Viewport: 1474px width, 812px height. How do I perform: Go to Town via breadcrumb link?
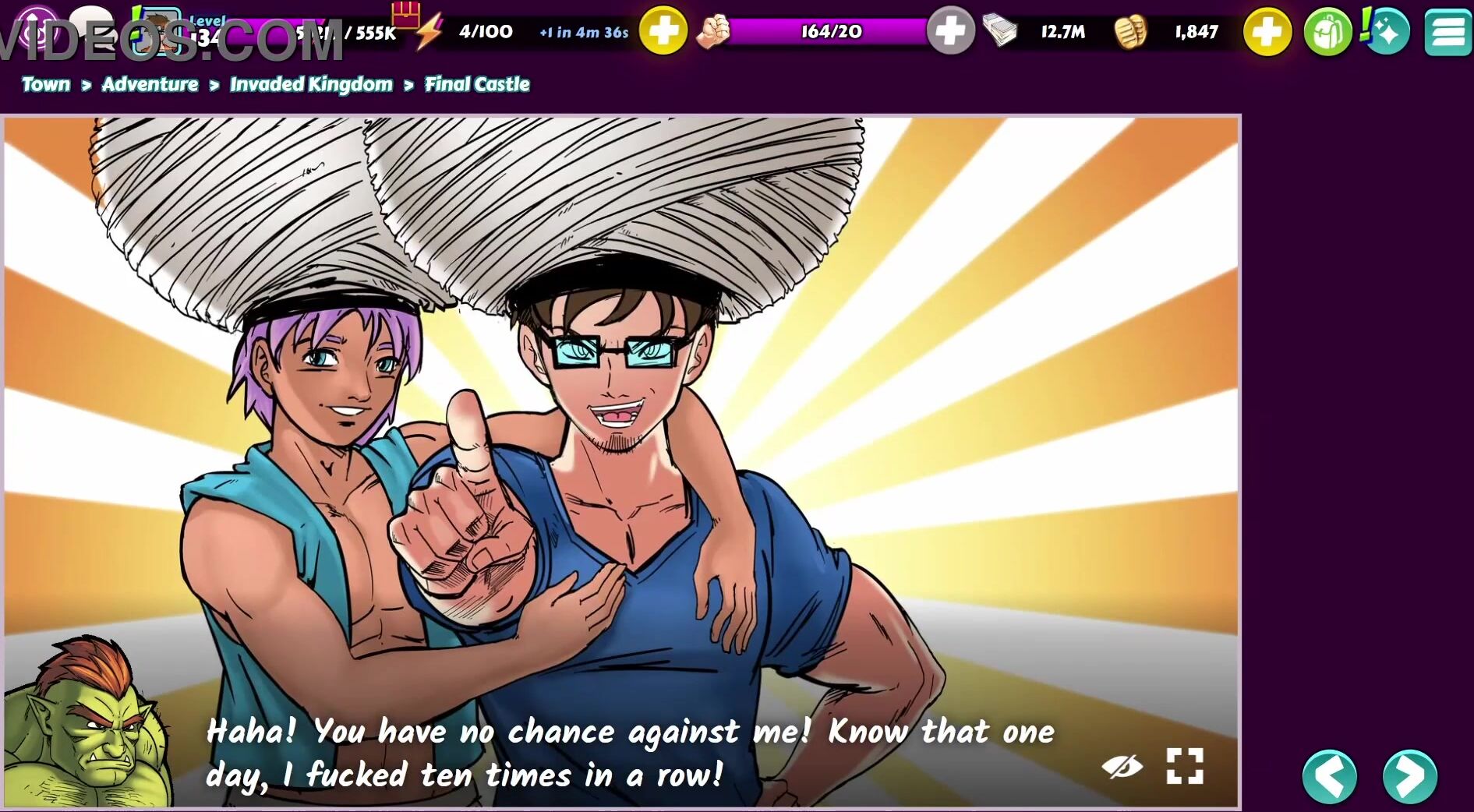point(46,84)
